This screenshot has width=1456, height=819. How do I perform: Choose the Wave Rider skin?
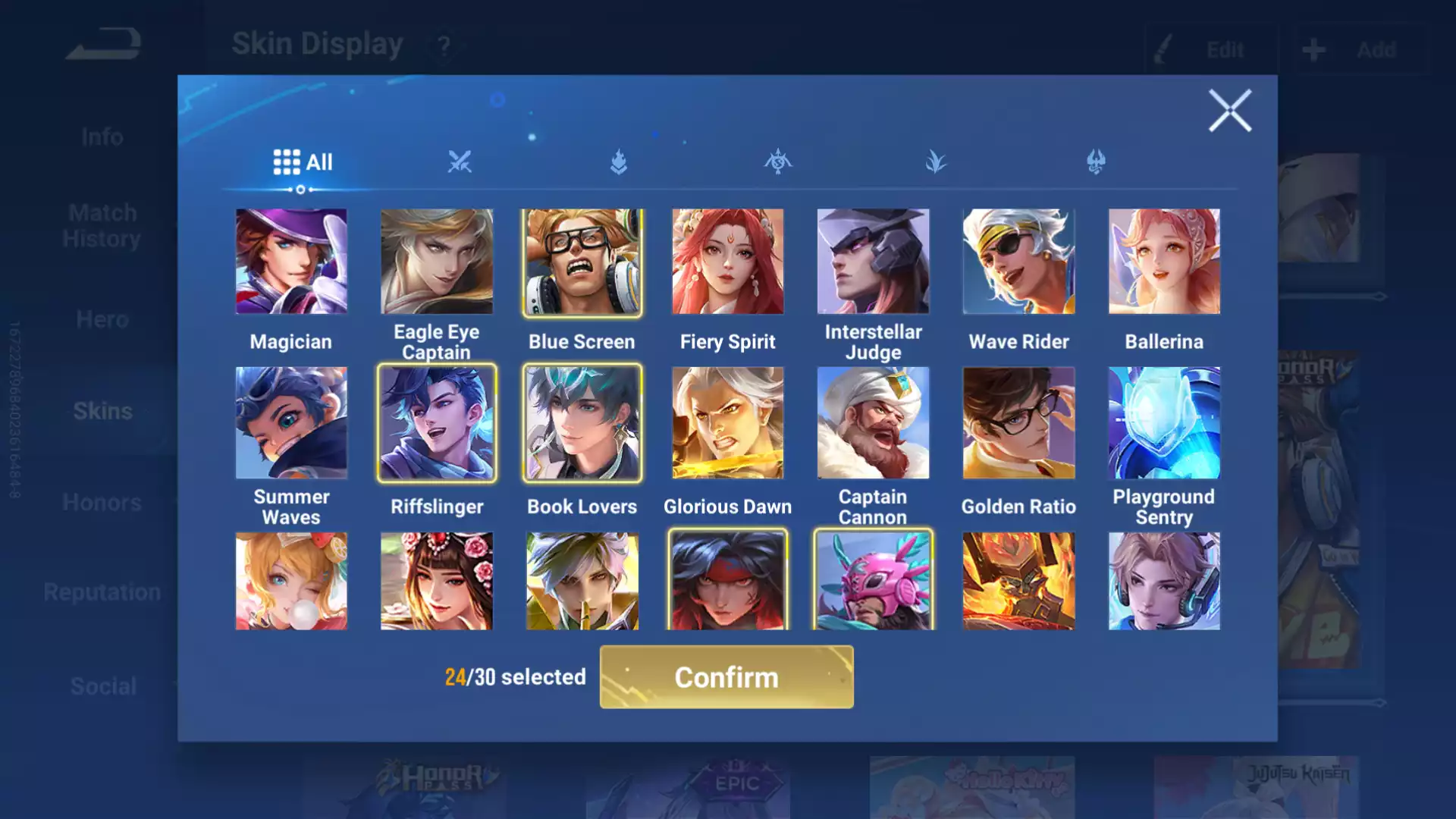1018,262
